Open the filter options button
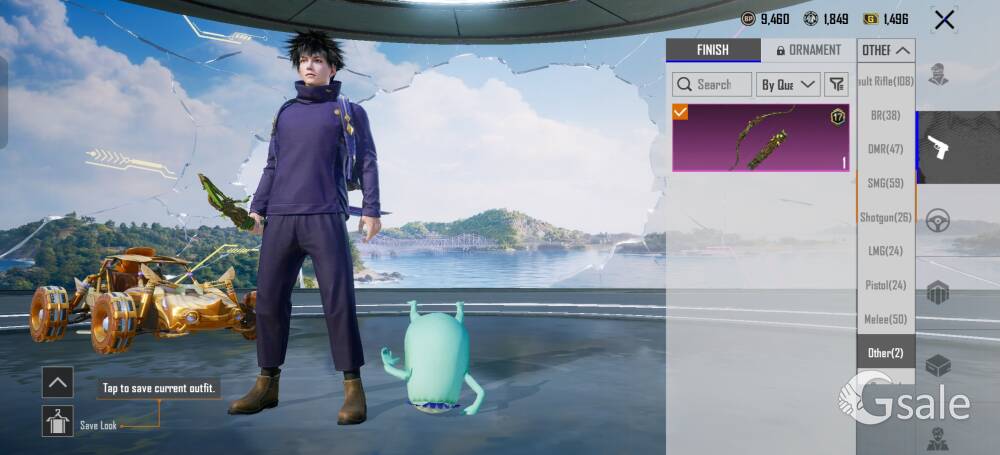The width and height of the screenshot is (1000, 455). (x=837, y=85)
